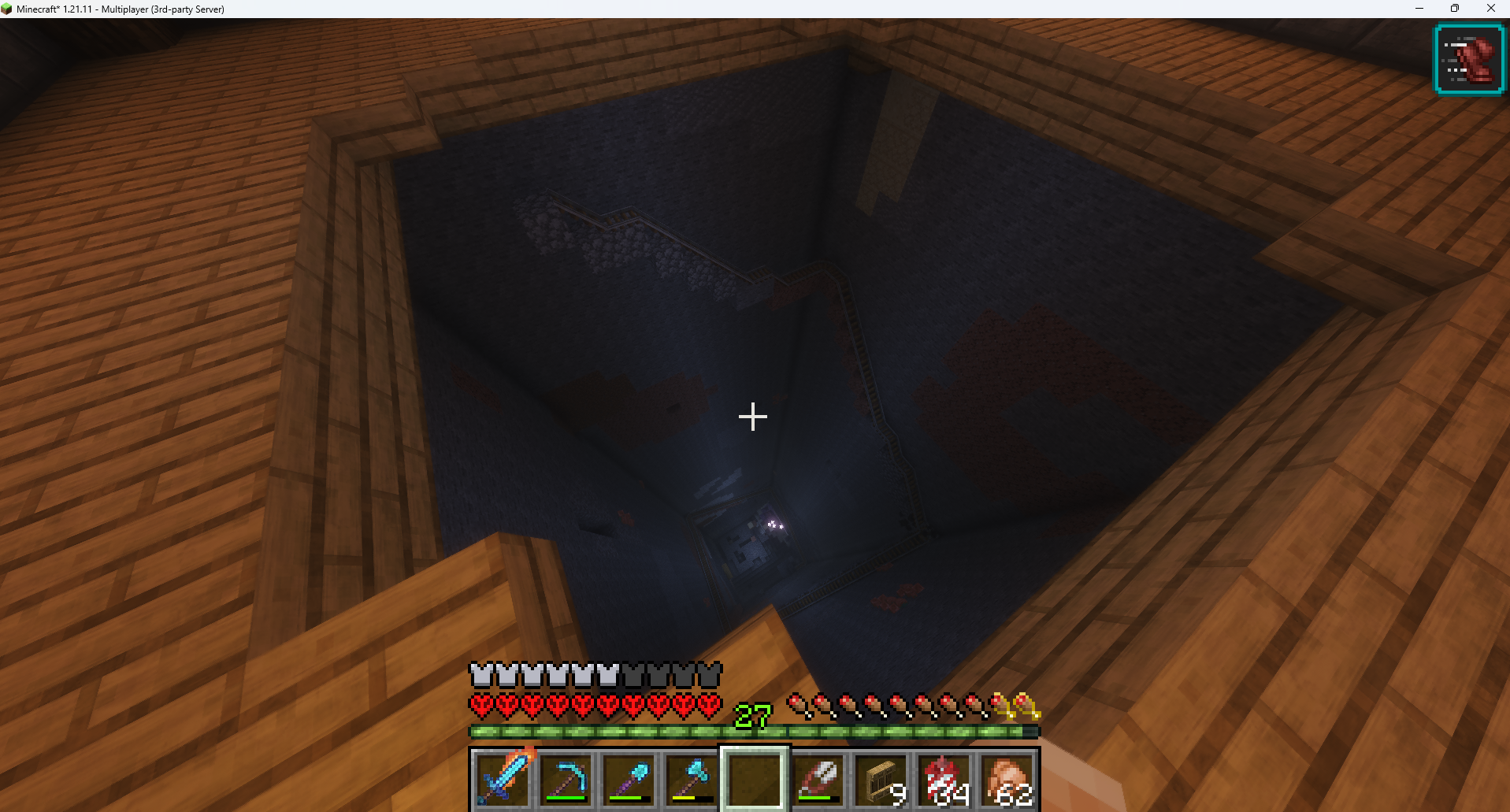The height and width of the screenshot is (812, 1510).
Task: Click the Speed boot status effect icon
Action: (1468, 60)
